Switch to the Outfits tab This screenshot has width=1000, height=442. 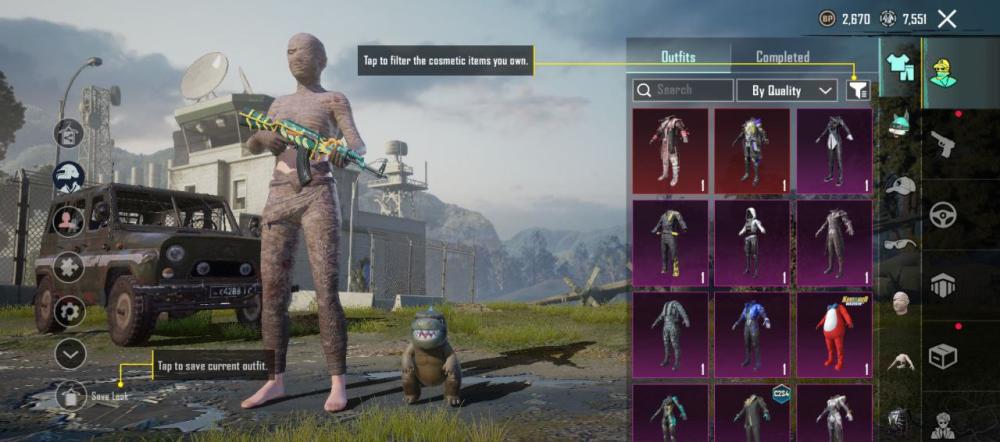tap(678, 57)
